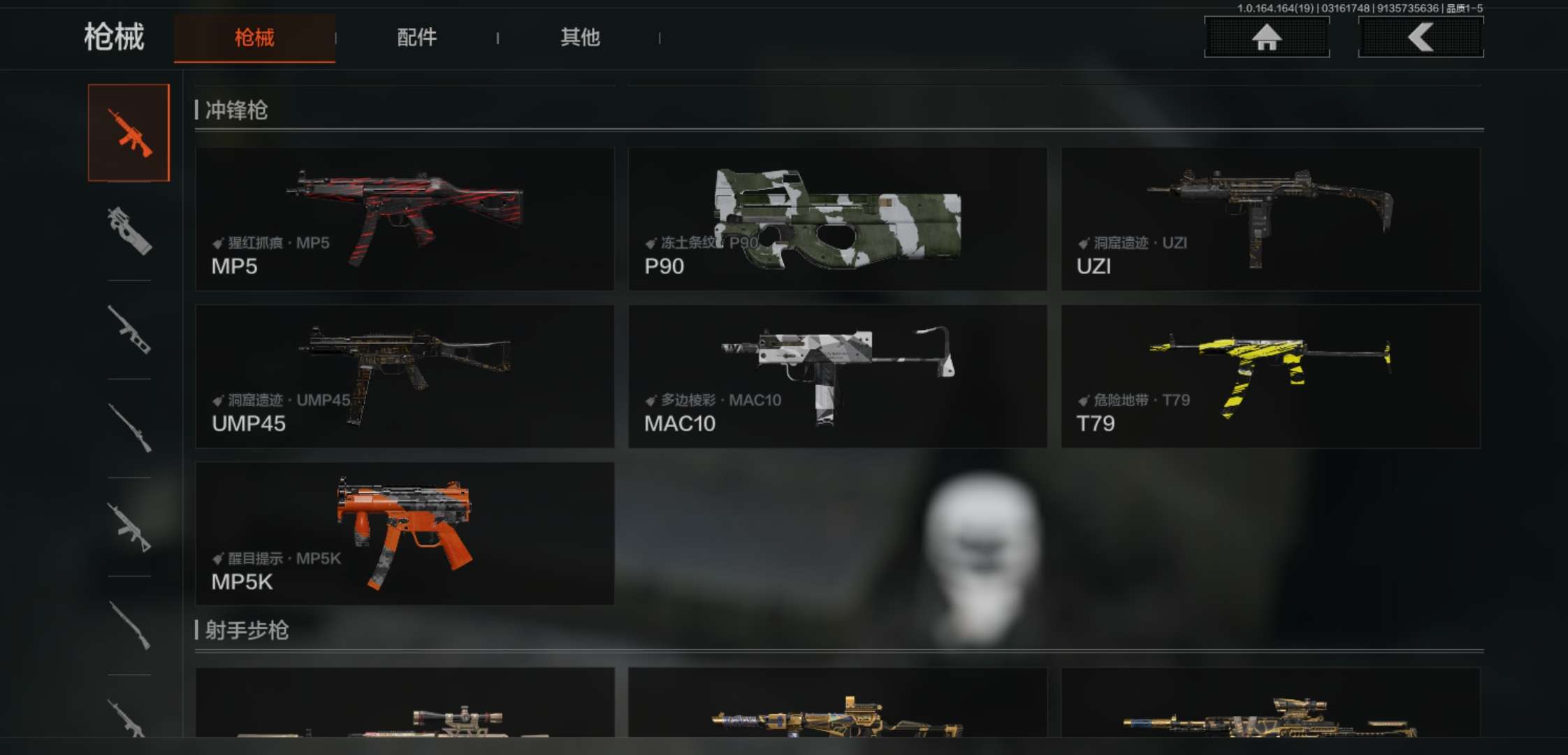
Task: Click the back arrow button
Action: [1421, 37]
